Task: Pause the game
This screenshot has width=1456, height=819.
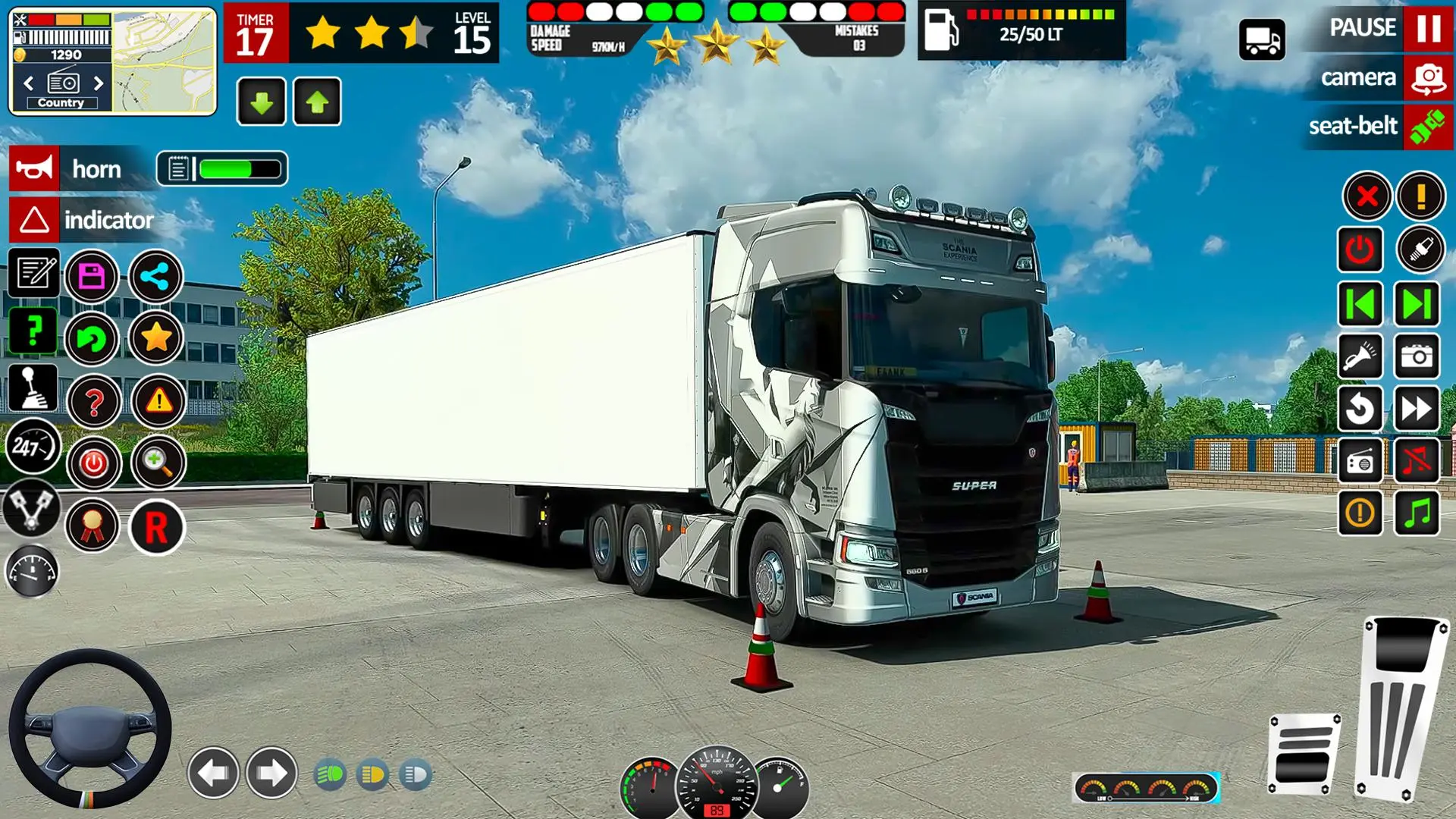Action: pos(1428,29)
